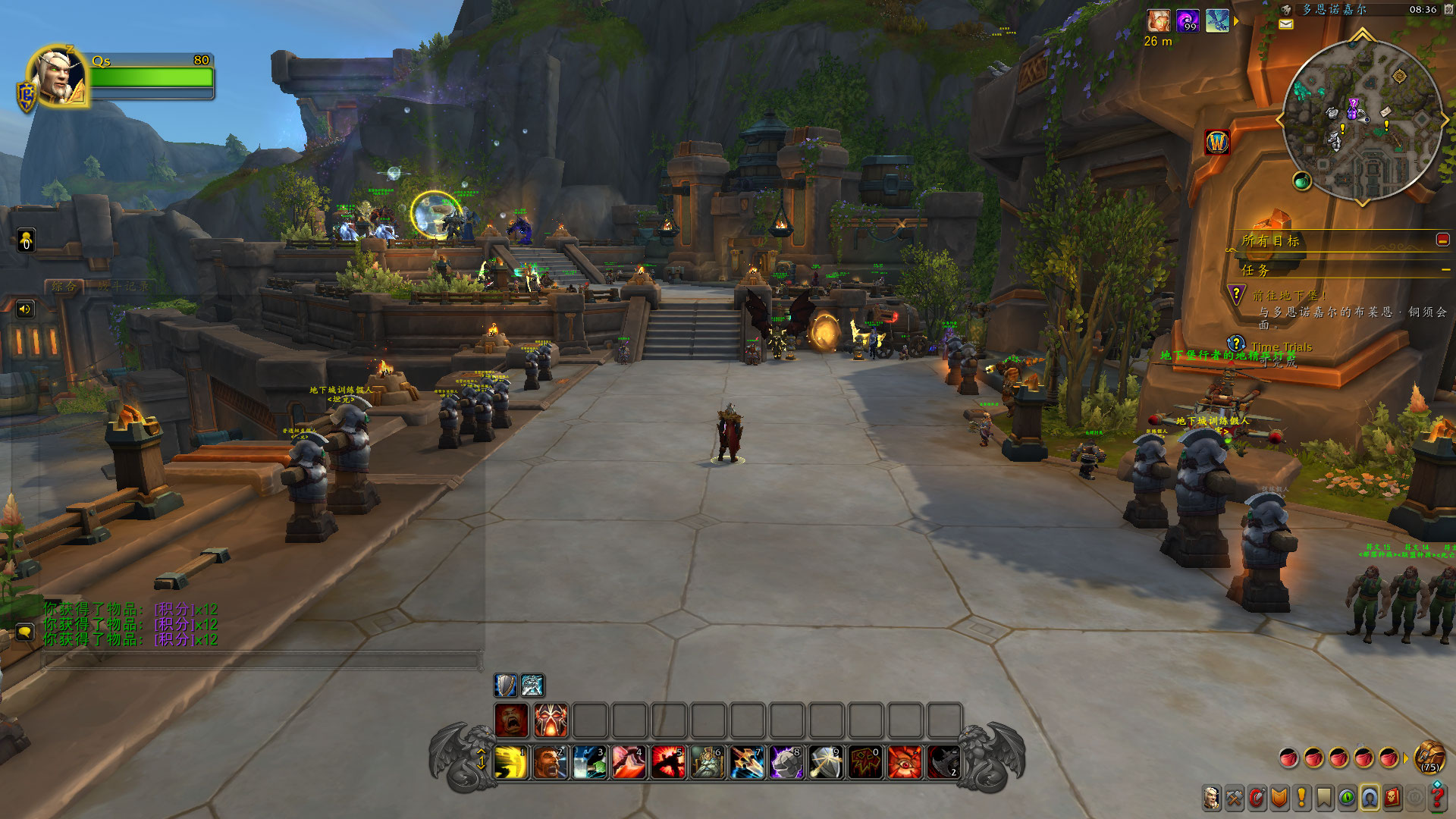
Task: Select the quest 前往地下堡！ in the tracker
Action: click(x=1289, y=296)
